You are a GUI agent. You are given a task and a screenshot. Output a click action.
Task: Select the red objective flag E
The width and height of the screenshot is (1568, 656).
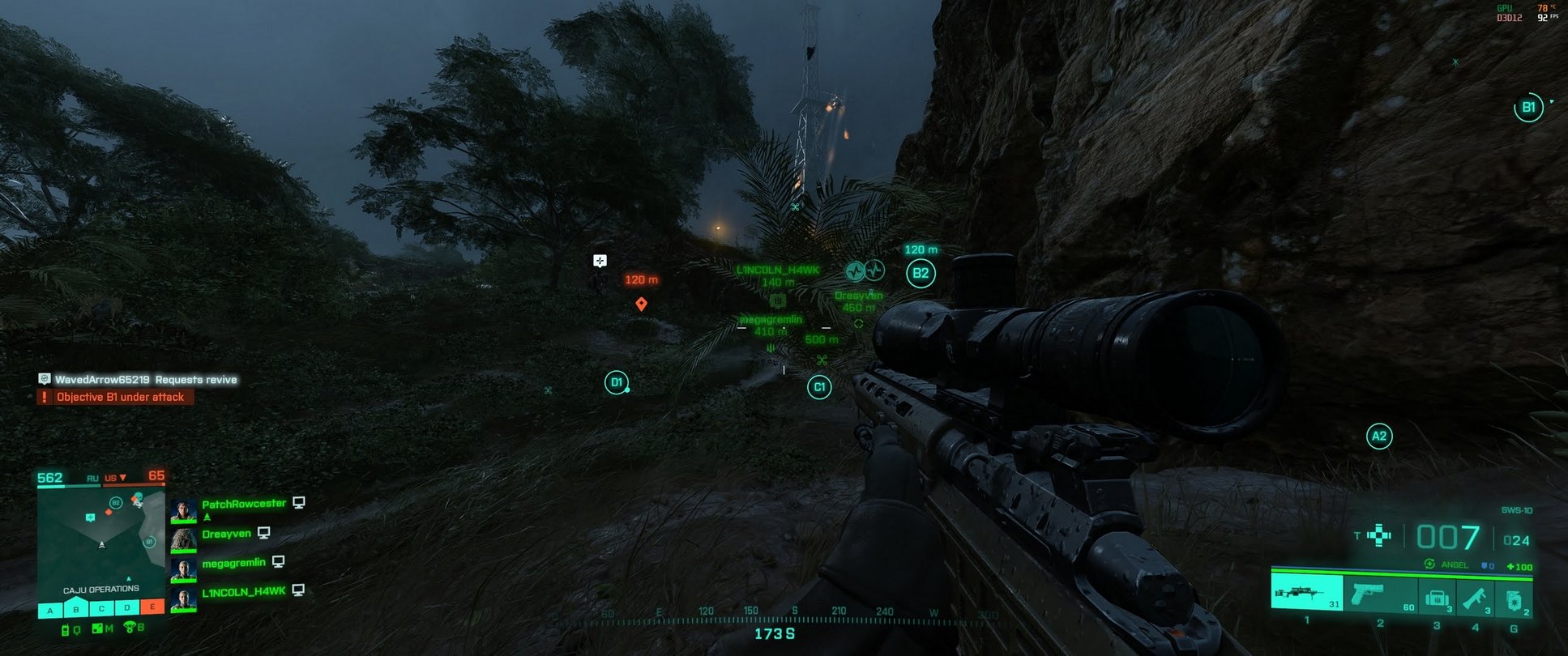pos(152,607)
